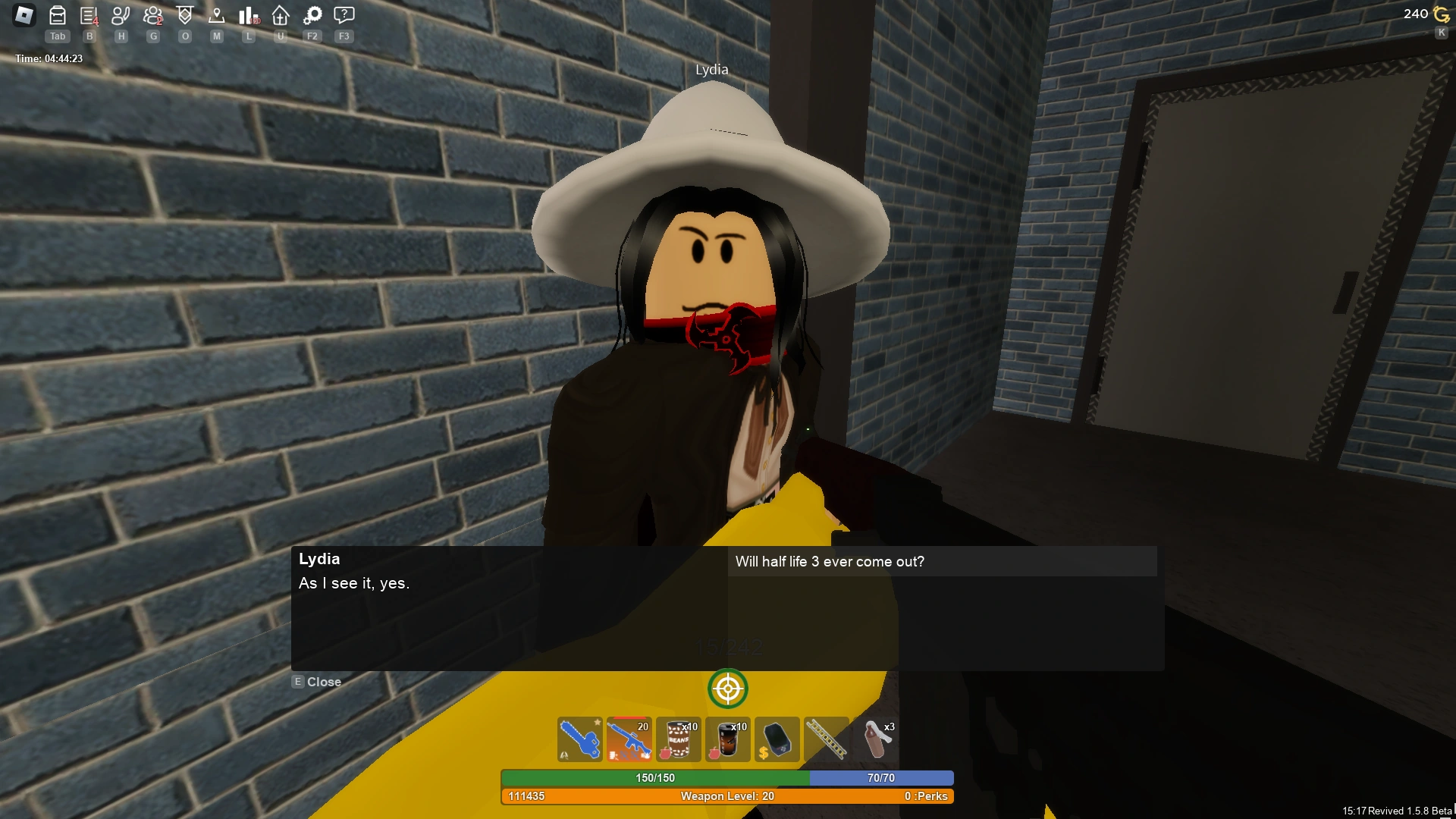This screenshot has width=1456, height=819.
Task: Open the backpack inventory (Tab)
Action: (x=57, y=15)
